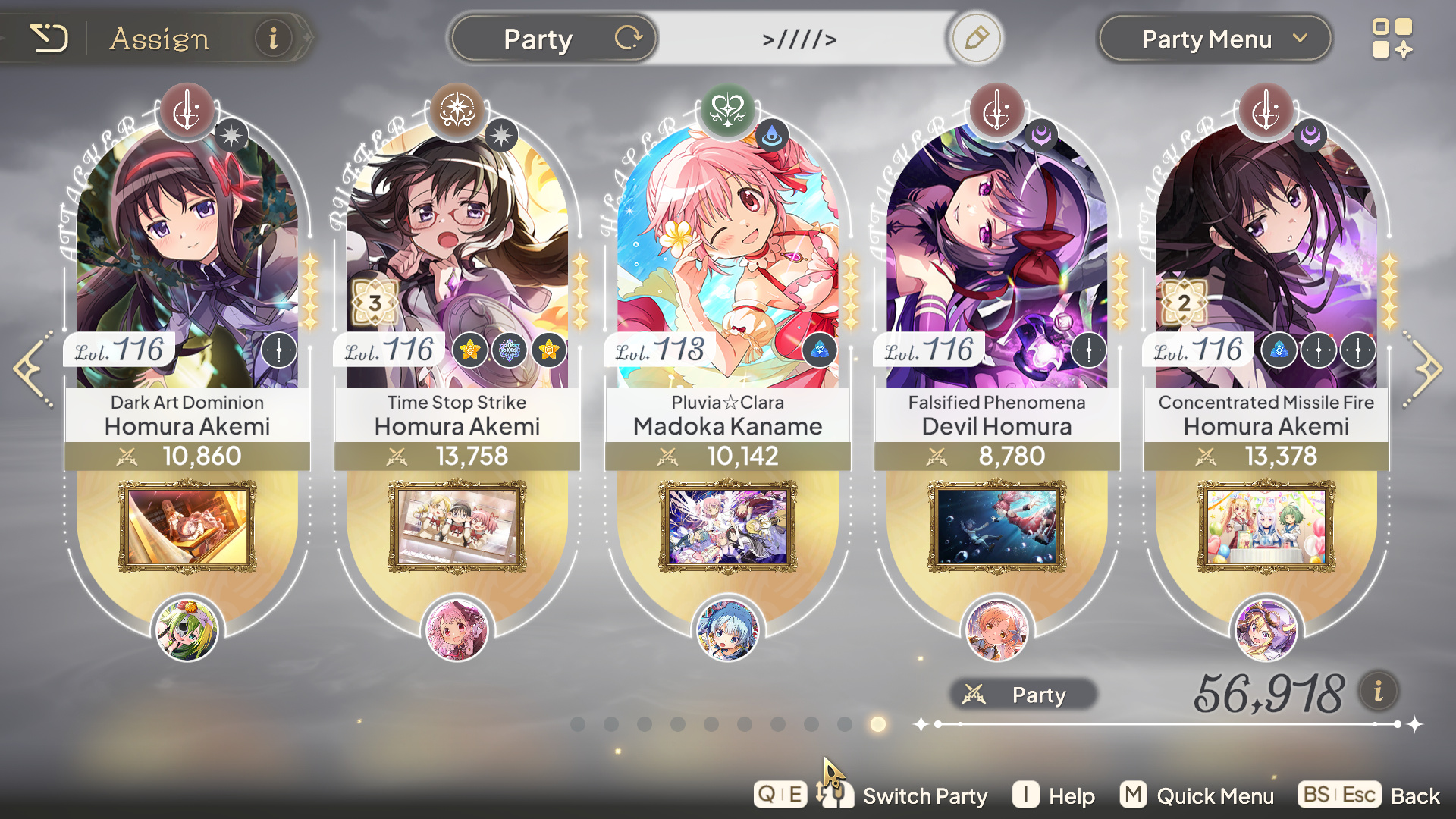Open the underwater portrait under Devil Homura
The image size is (1456, 819).
pyautogui.click(x=996, y=526)
